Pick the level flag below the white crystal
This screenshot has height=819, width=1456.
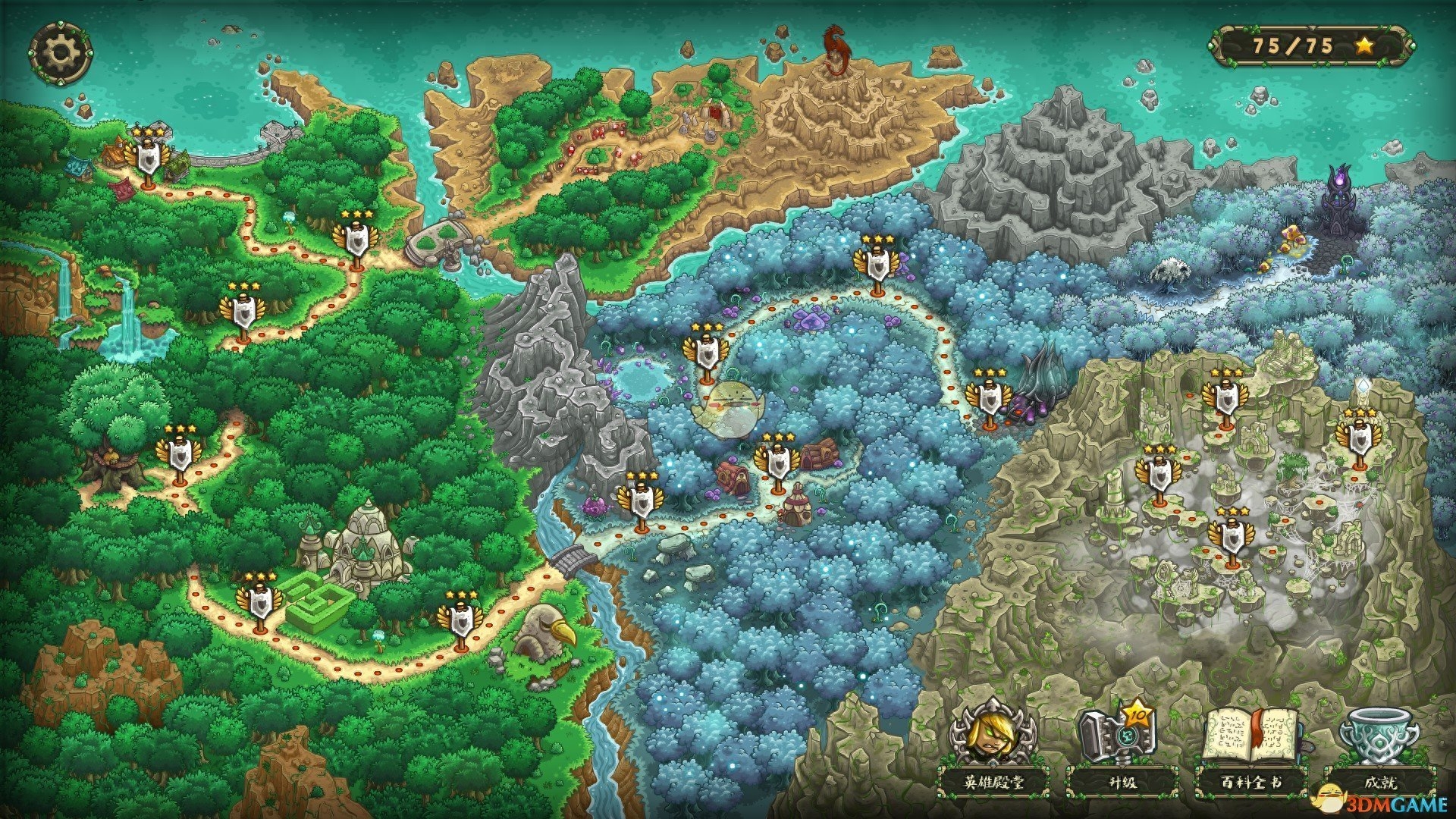(x=1358, y=439)
